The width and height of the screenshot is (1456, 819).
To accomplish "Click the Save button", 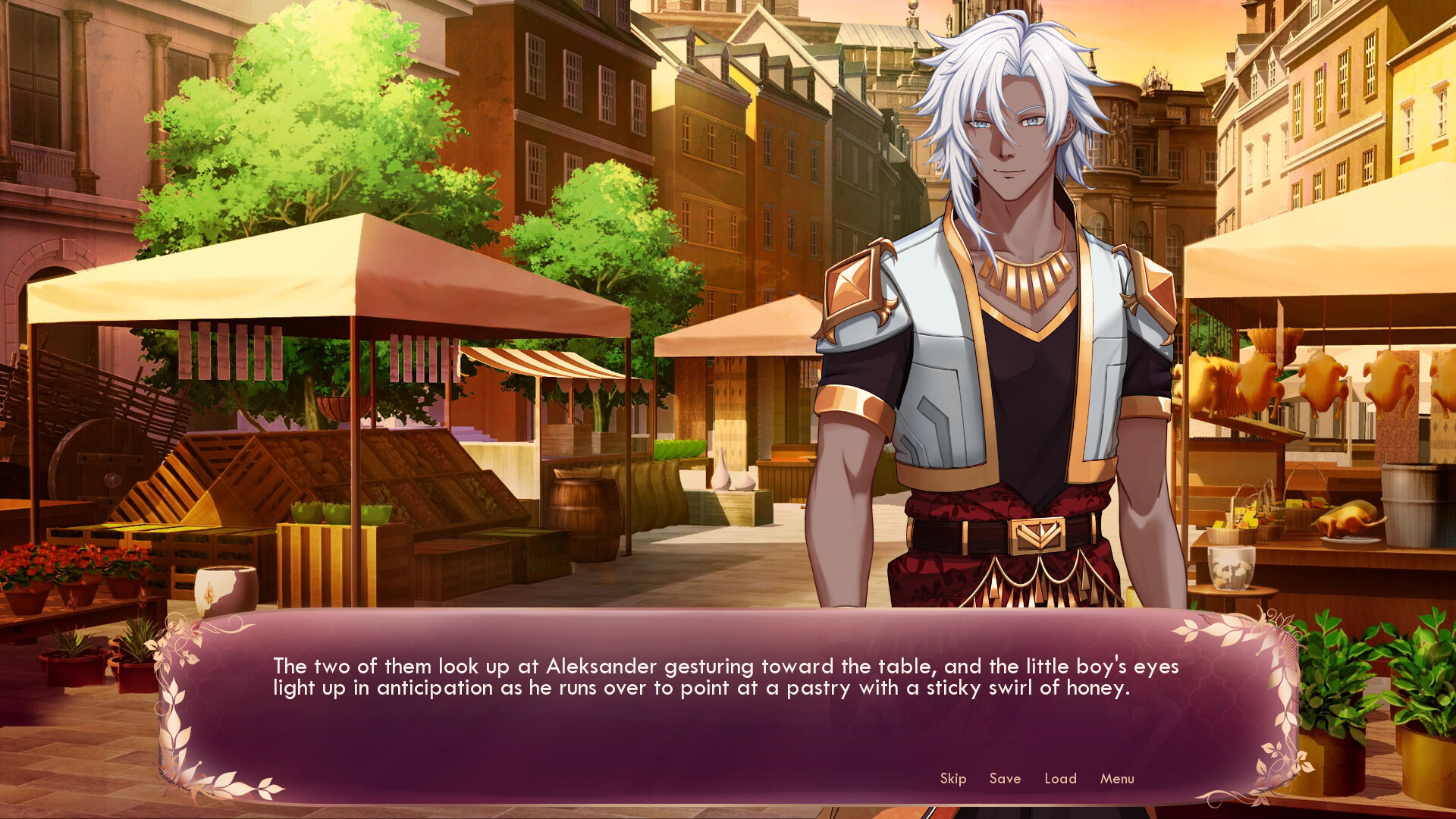I will (1005, 779).
